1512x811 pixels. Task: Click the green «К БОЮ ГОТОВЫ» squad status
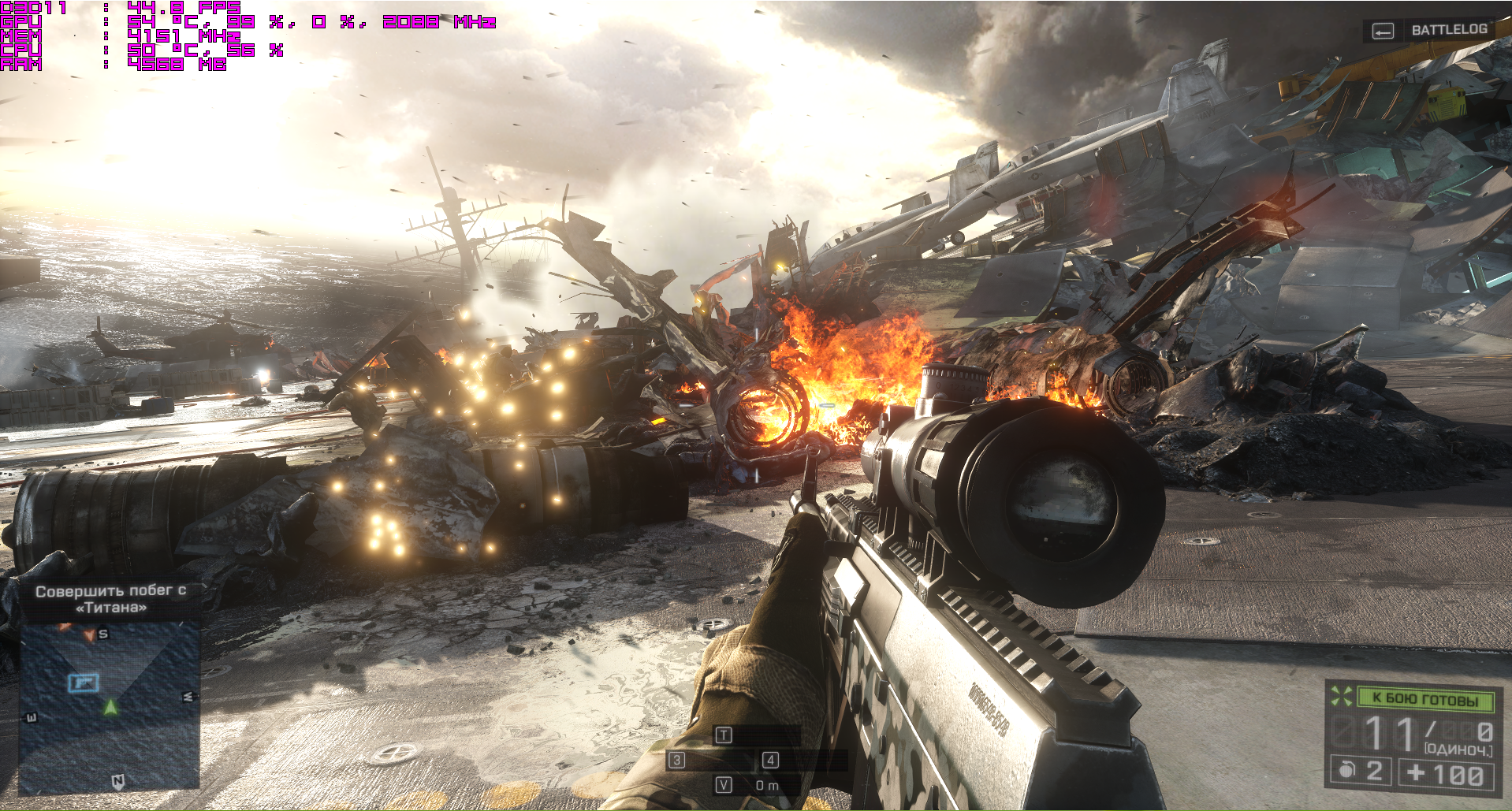[x=1424, y=698]
